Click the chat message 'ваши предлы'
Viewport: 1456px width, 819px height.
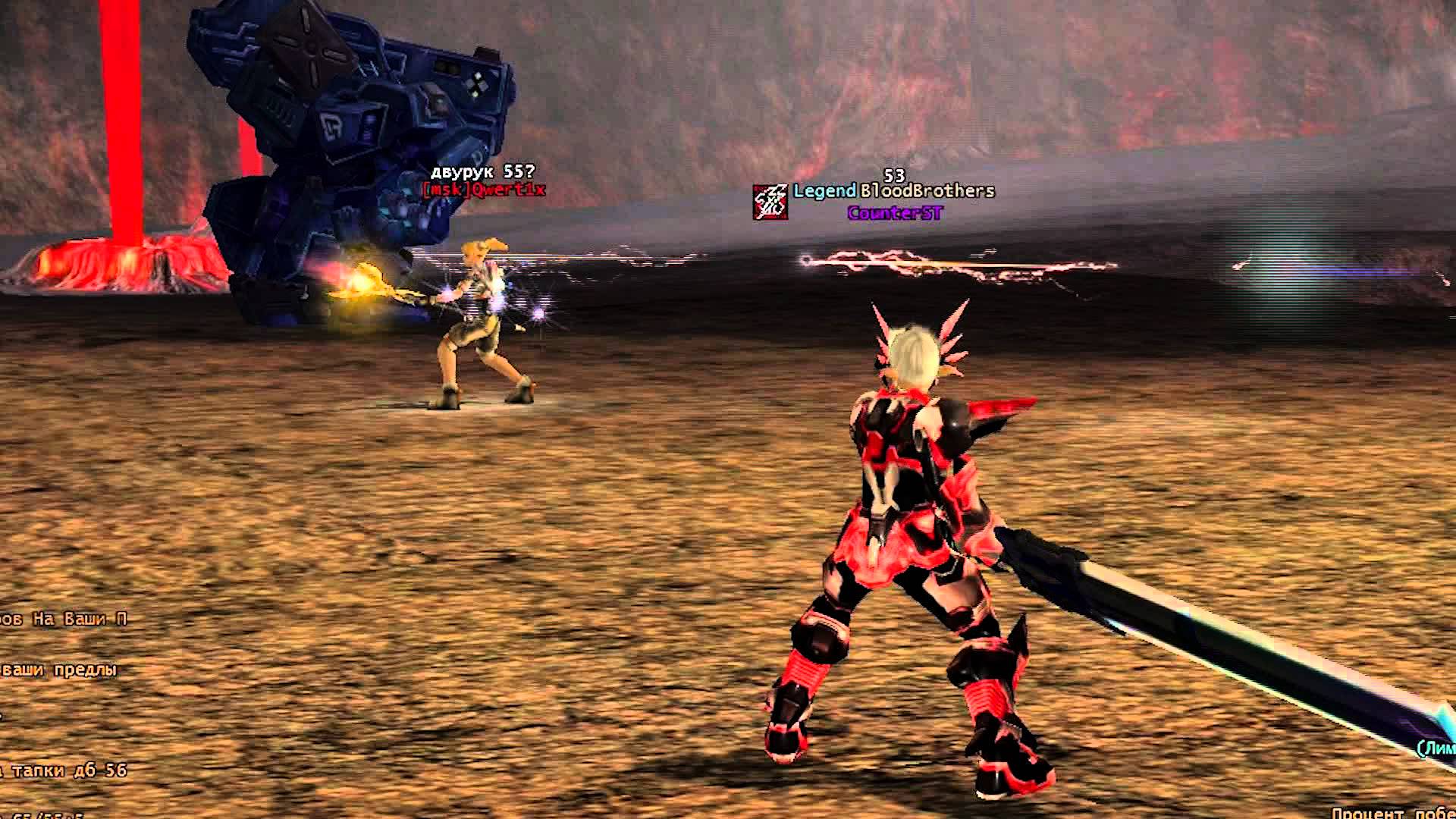pyautogui.click(x=61, y=670)
